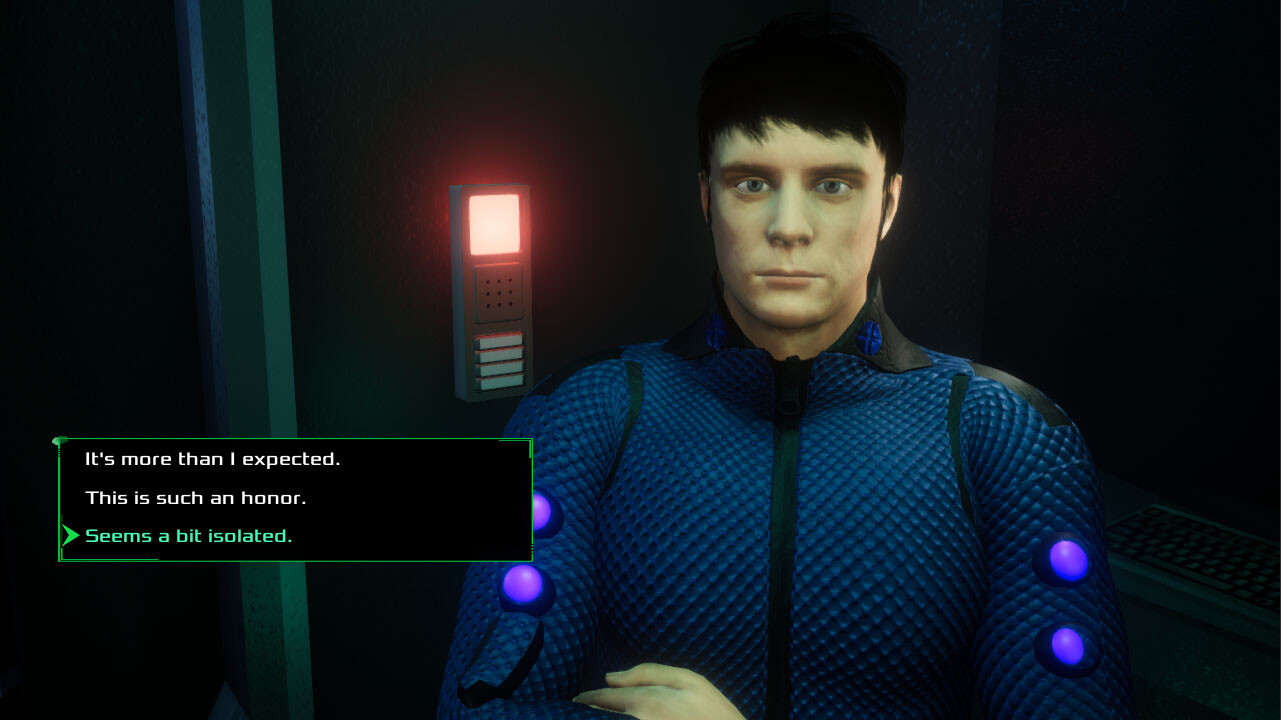Choose "It's more than I expected." reply
This screenshot has width=1281, height=720.
coord(212,460)
